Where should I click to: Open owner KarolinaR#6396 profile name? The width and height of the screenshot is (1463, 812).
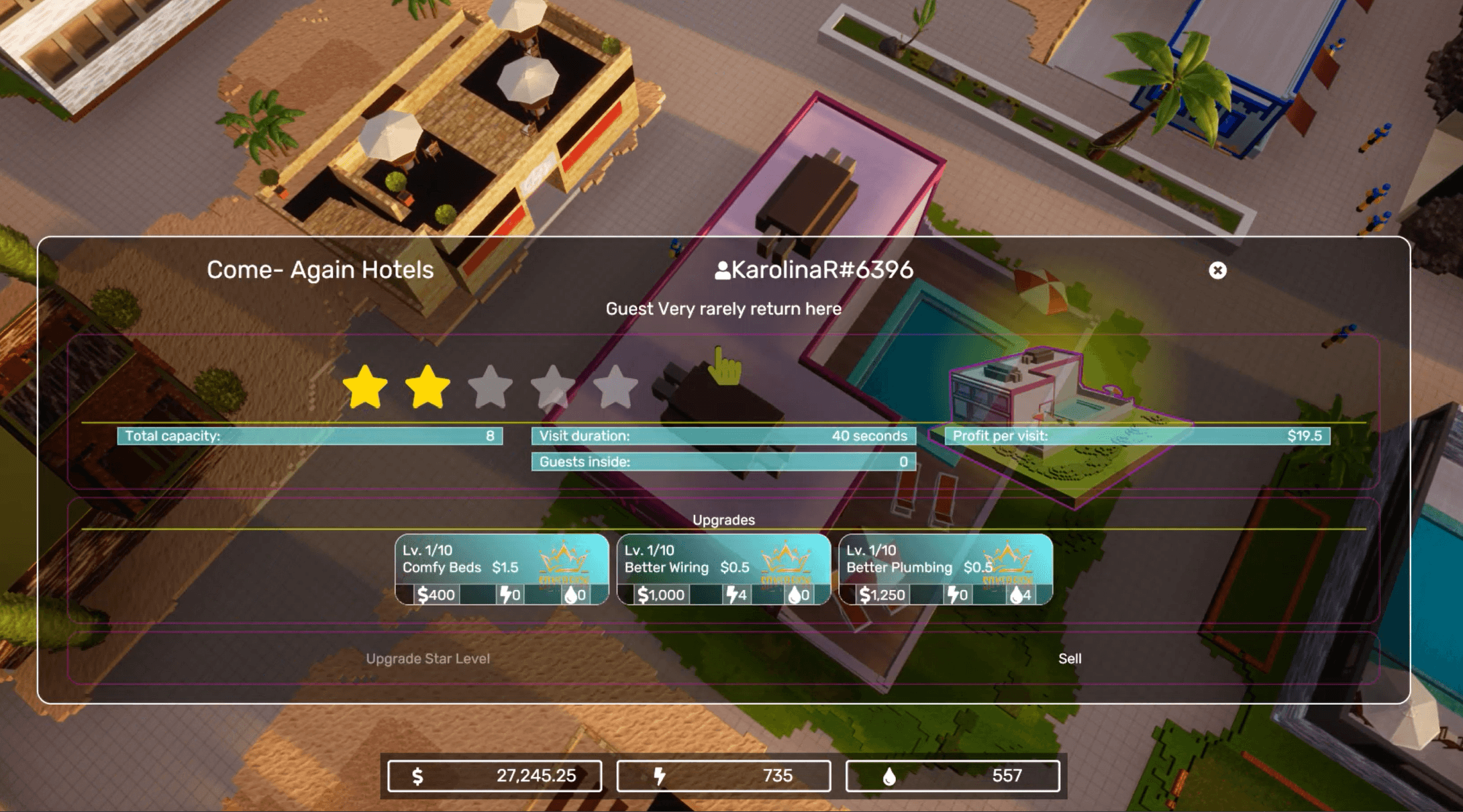click(x=814, y=270)
